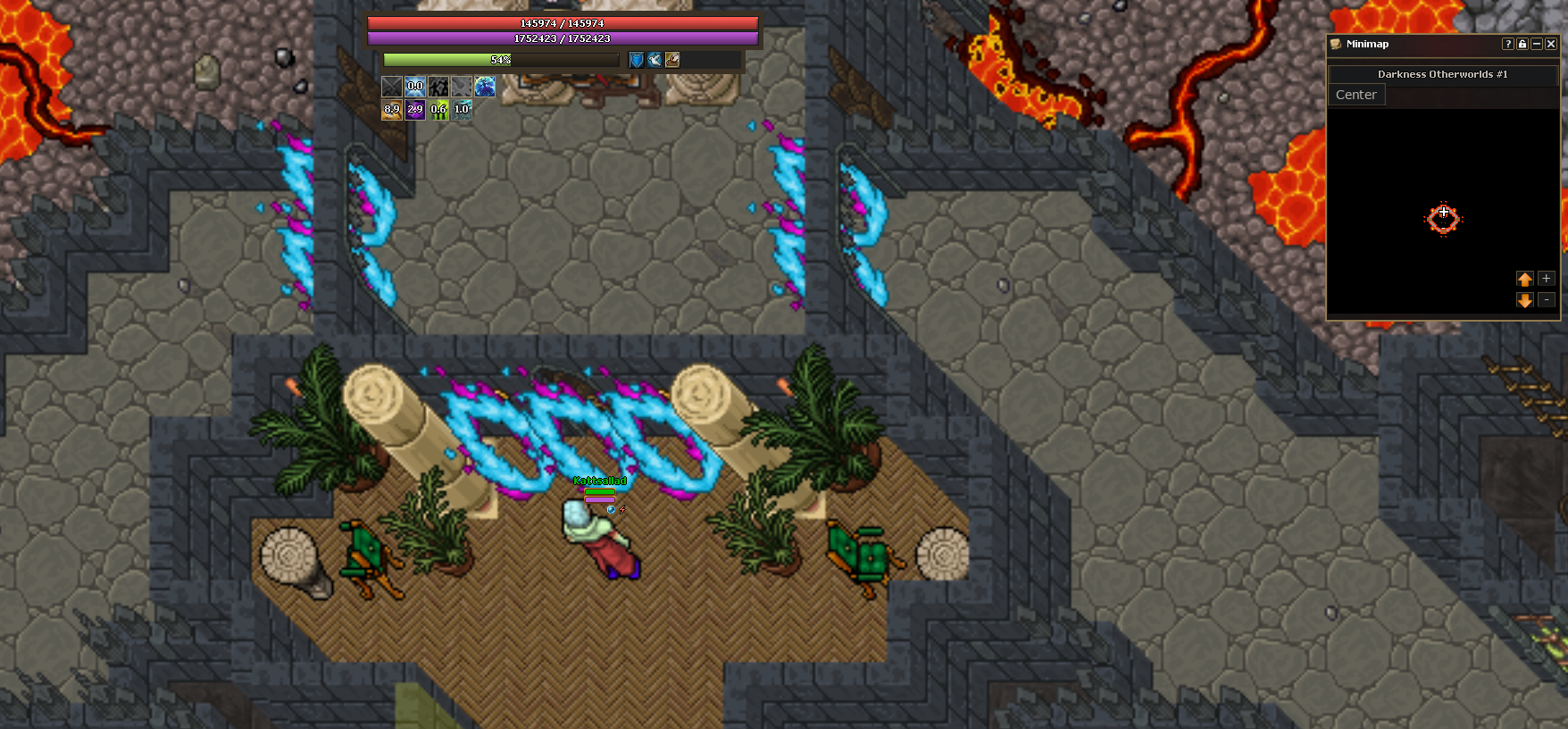
Task: Select the green skill showing 0.6 cooldown
Action: (x=438, y=110)
